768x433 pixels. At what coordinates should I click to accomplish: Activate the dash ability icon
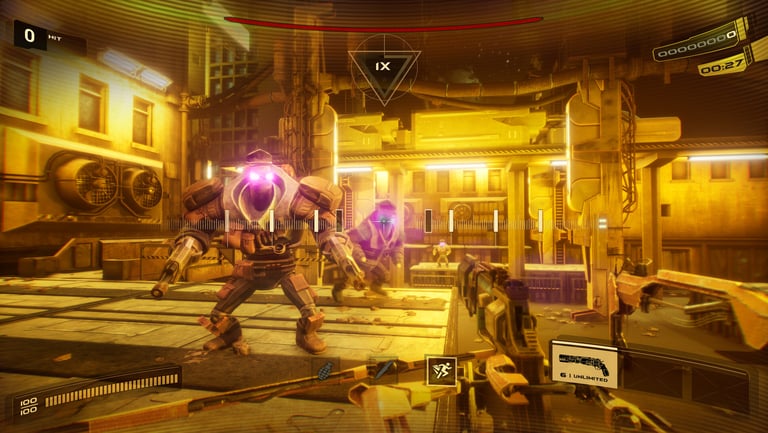[x=441, y=370]
